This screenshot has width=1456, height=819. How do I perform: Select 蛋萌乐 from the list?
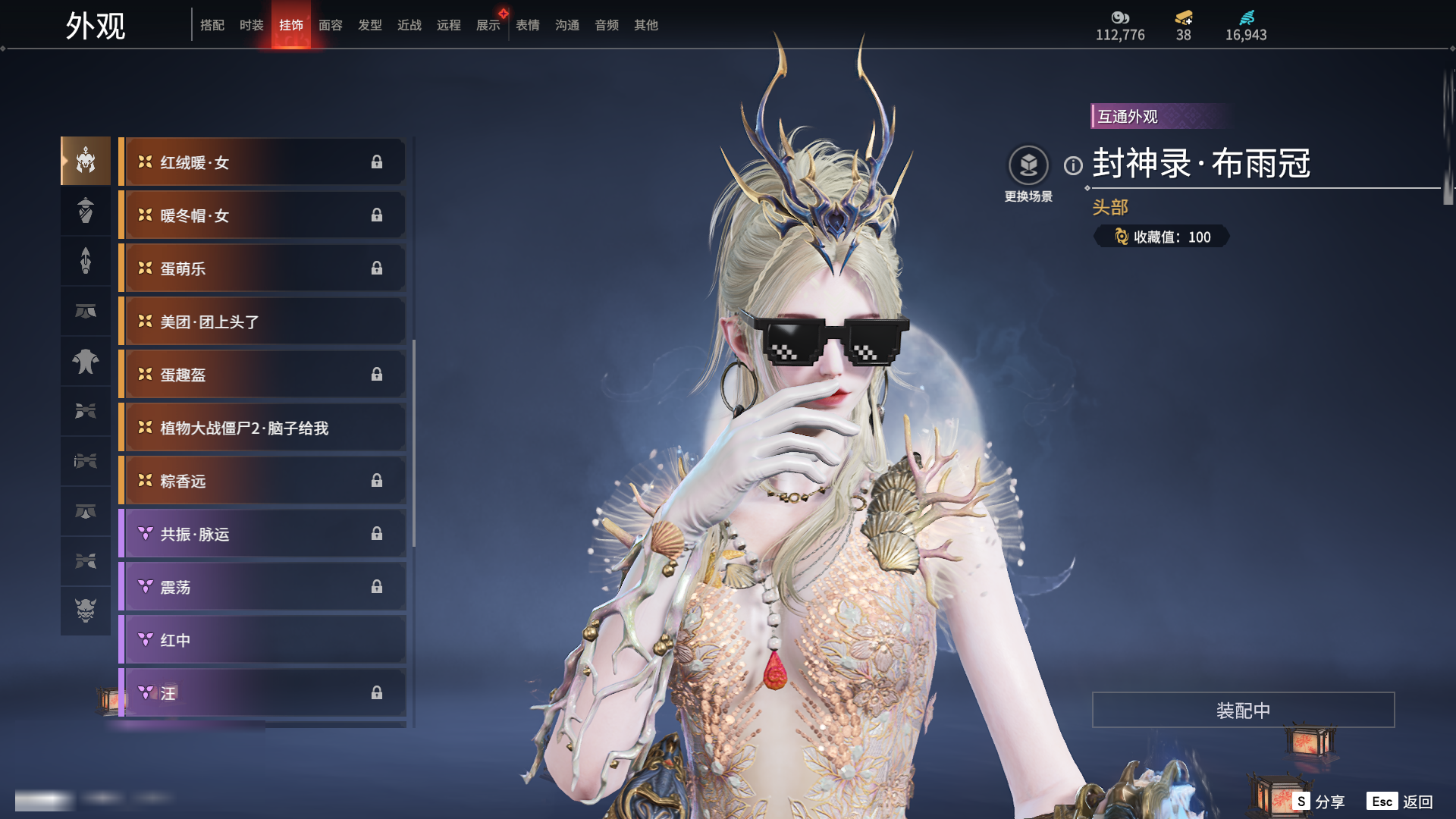[x=262, y=268]
